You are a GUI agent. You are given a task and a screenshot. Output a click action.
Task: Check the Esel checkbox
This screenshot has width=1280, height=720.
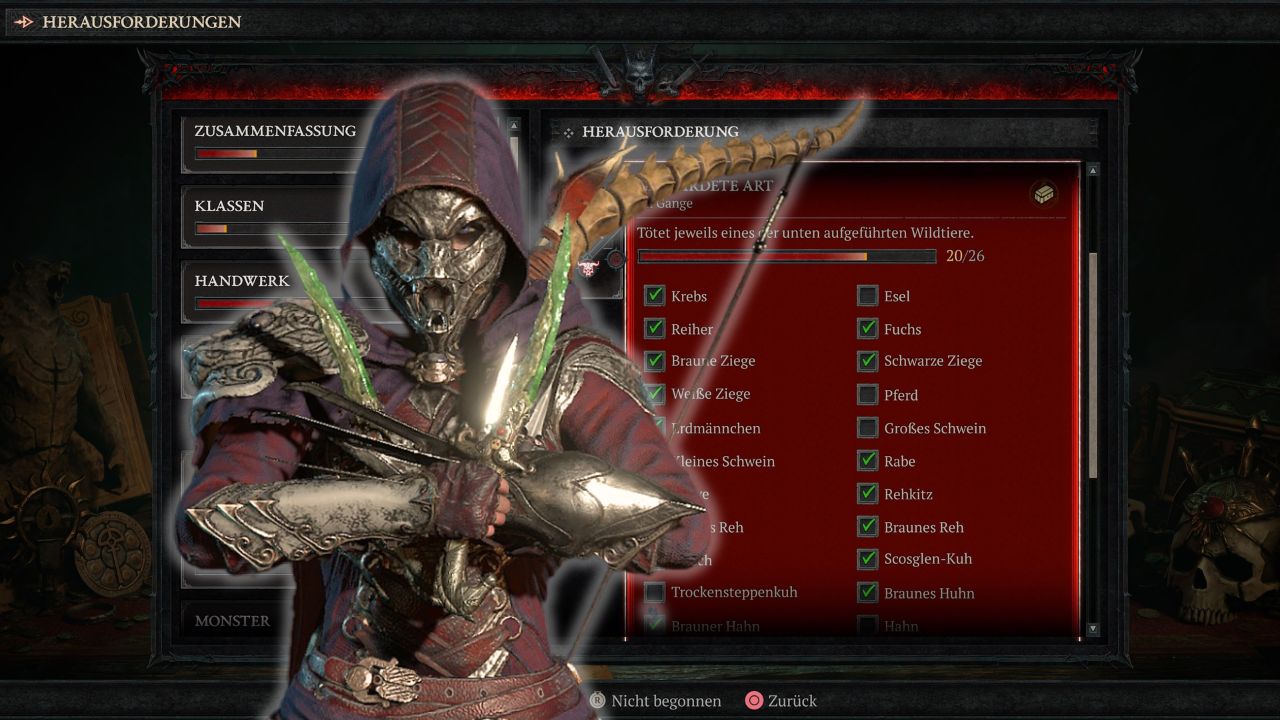[867, 295]
